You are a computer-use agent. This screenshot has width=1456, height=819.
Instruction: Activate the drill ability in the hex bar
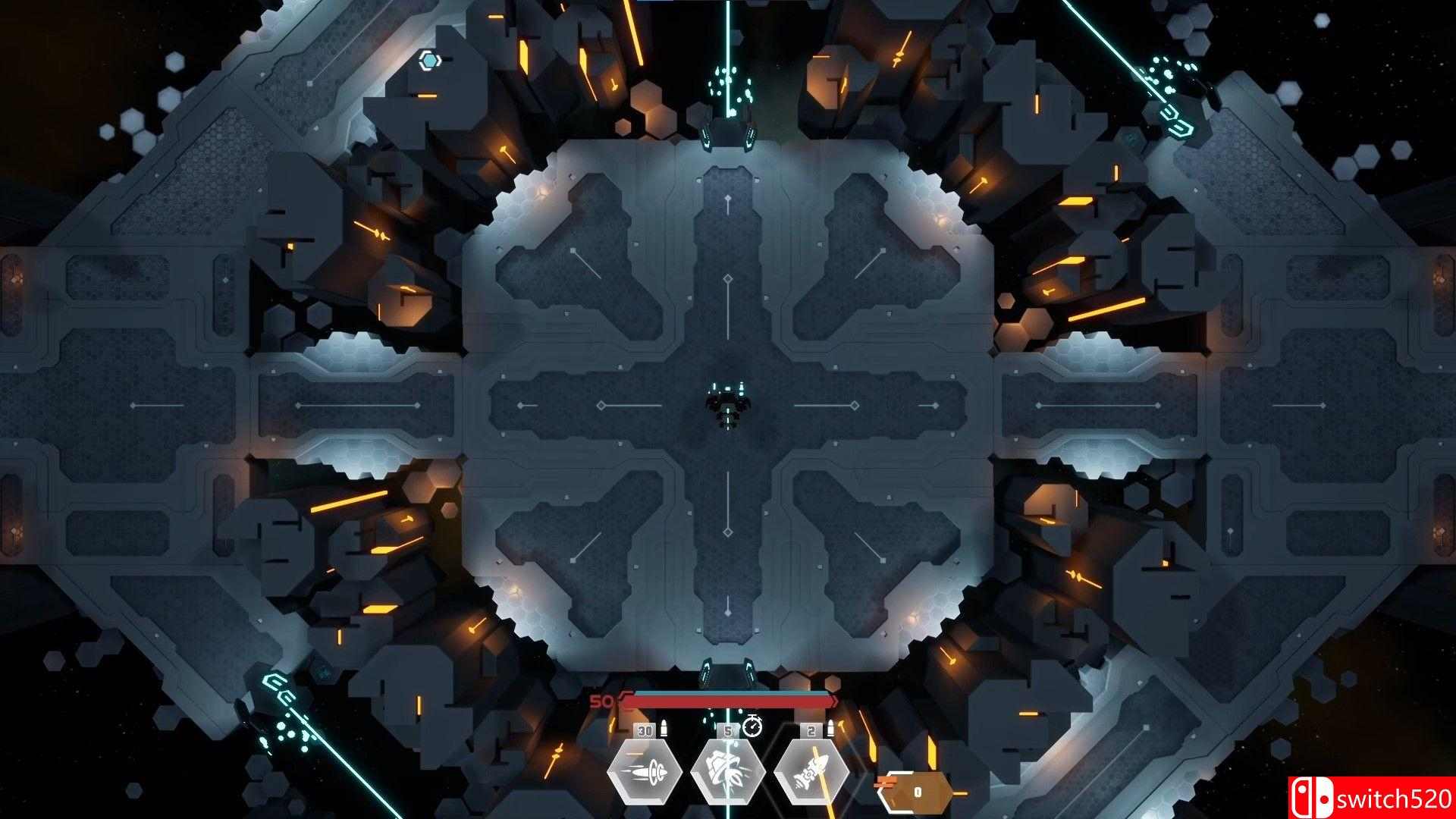coord(726,775)
